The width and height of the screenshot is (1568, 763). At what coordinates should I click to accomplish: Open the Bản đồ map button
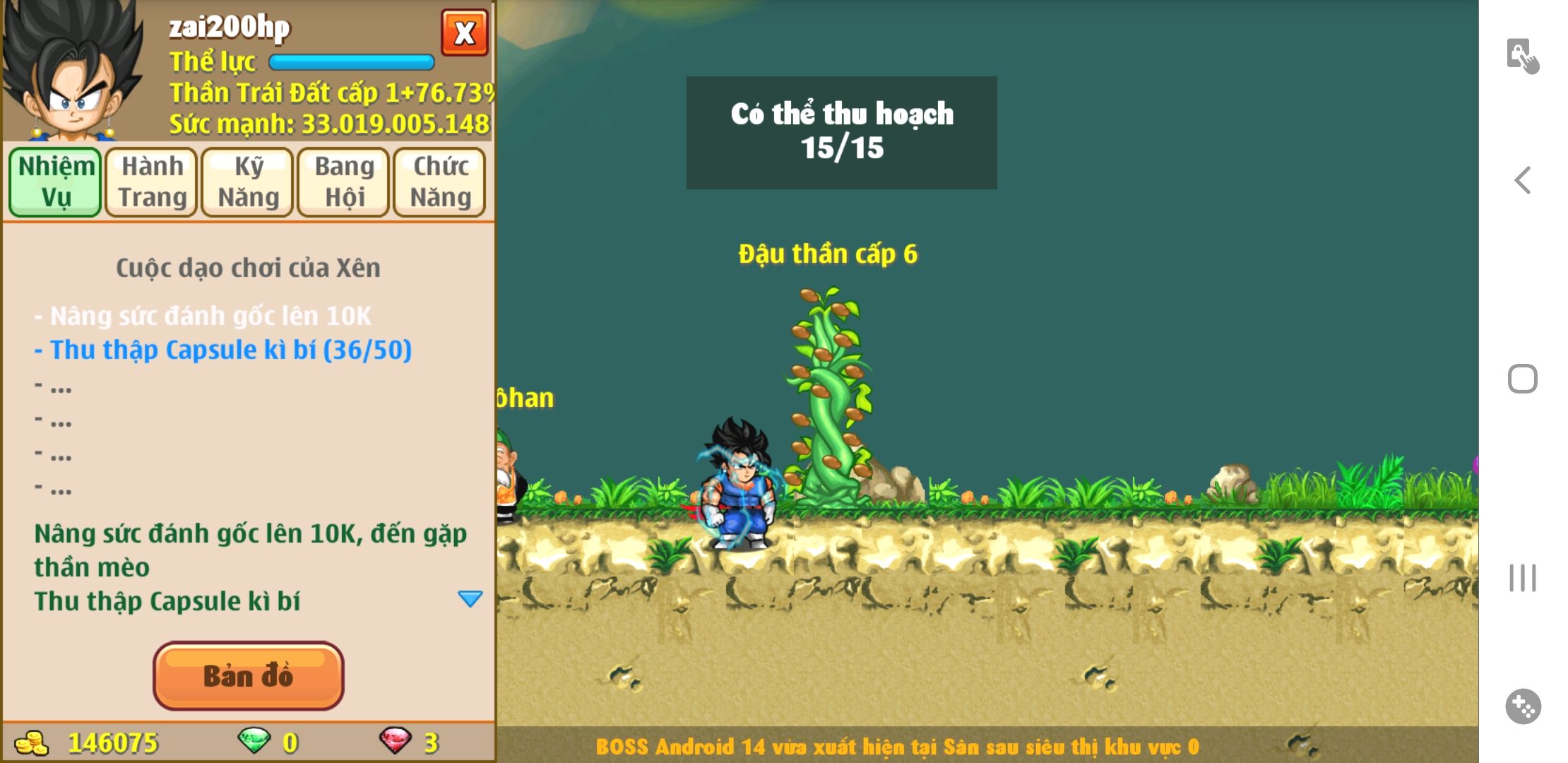point(248,675)
